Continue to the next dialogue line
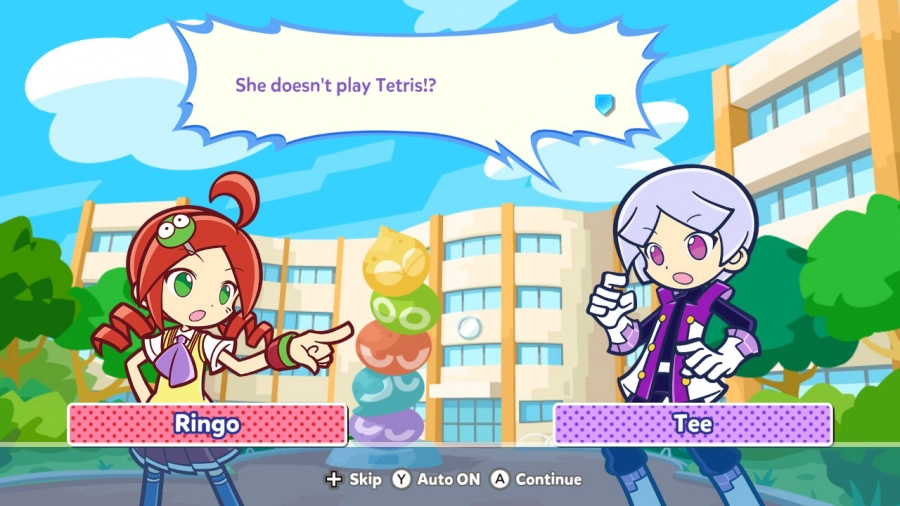Screen dimensions: 900x506 click(x=536, y=479)
